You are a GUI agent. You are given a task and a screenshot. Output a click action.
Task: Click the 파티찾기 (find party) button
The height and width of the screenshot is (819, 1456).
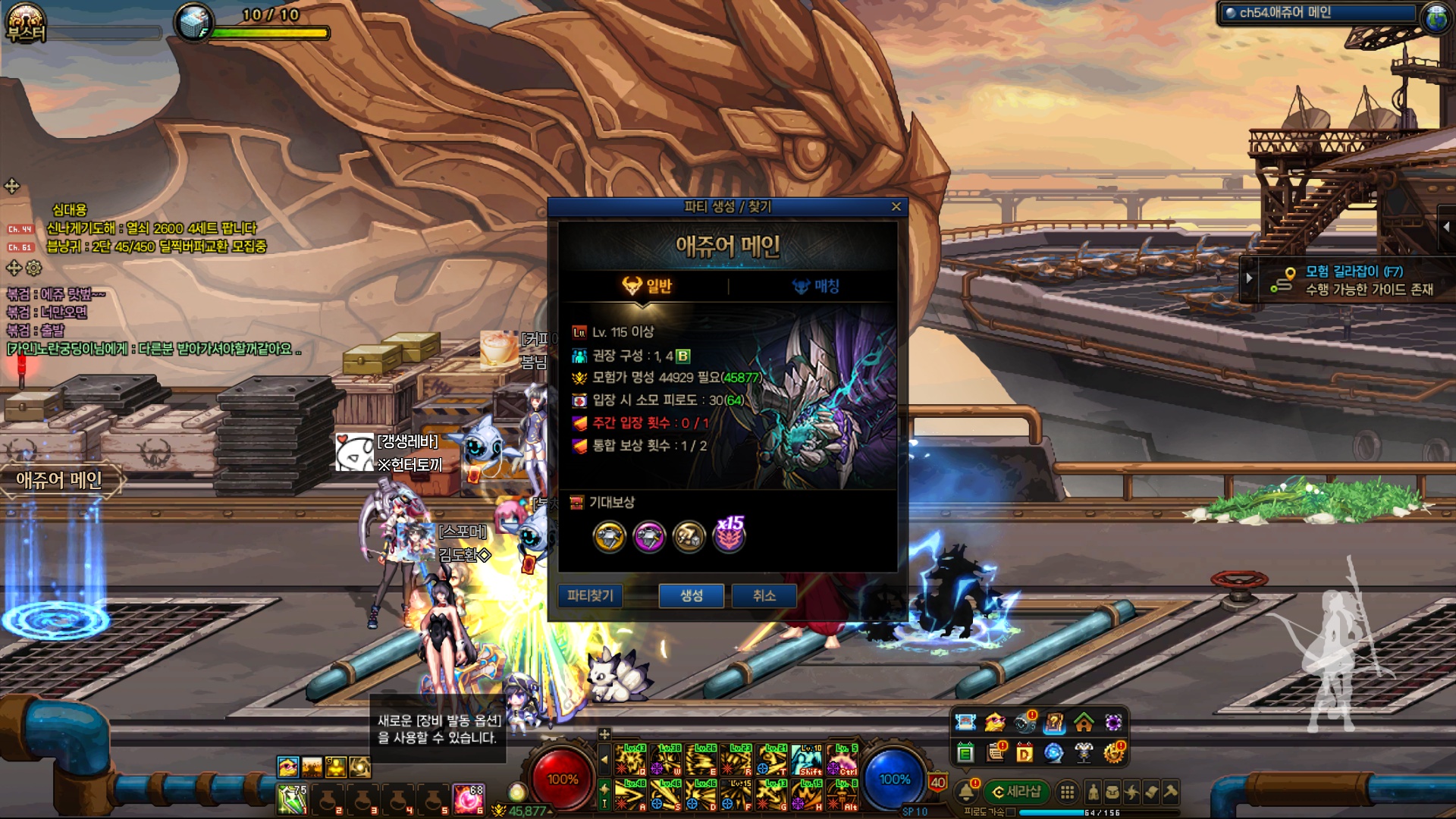click(x=590, y=595)
